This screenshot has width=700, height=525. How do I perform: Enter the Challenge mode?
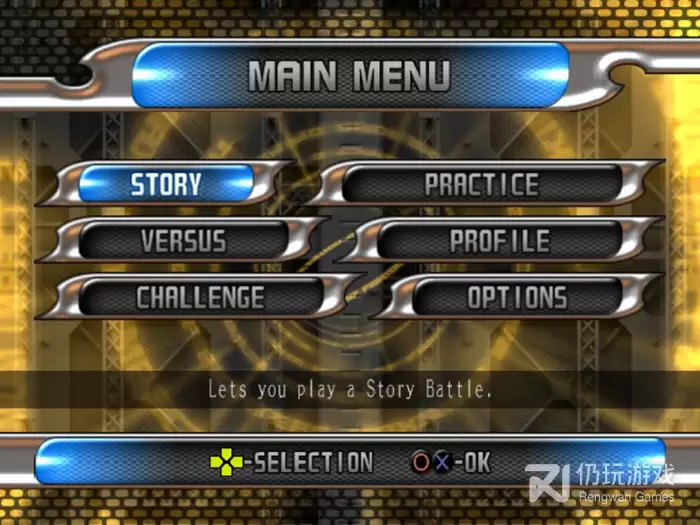200,298
